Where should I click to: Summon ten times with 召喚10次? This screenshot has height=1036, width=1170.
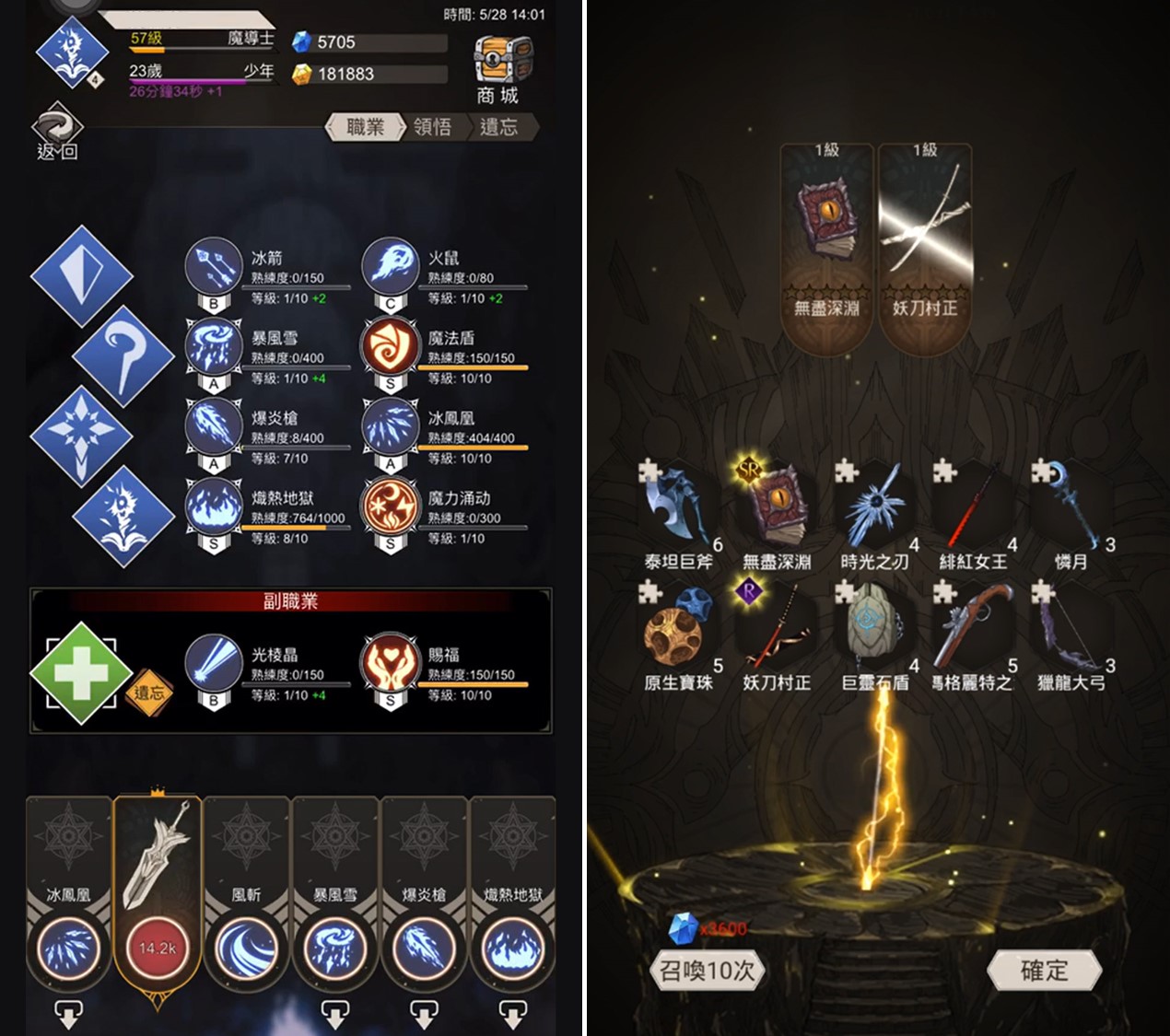707,970
